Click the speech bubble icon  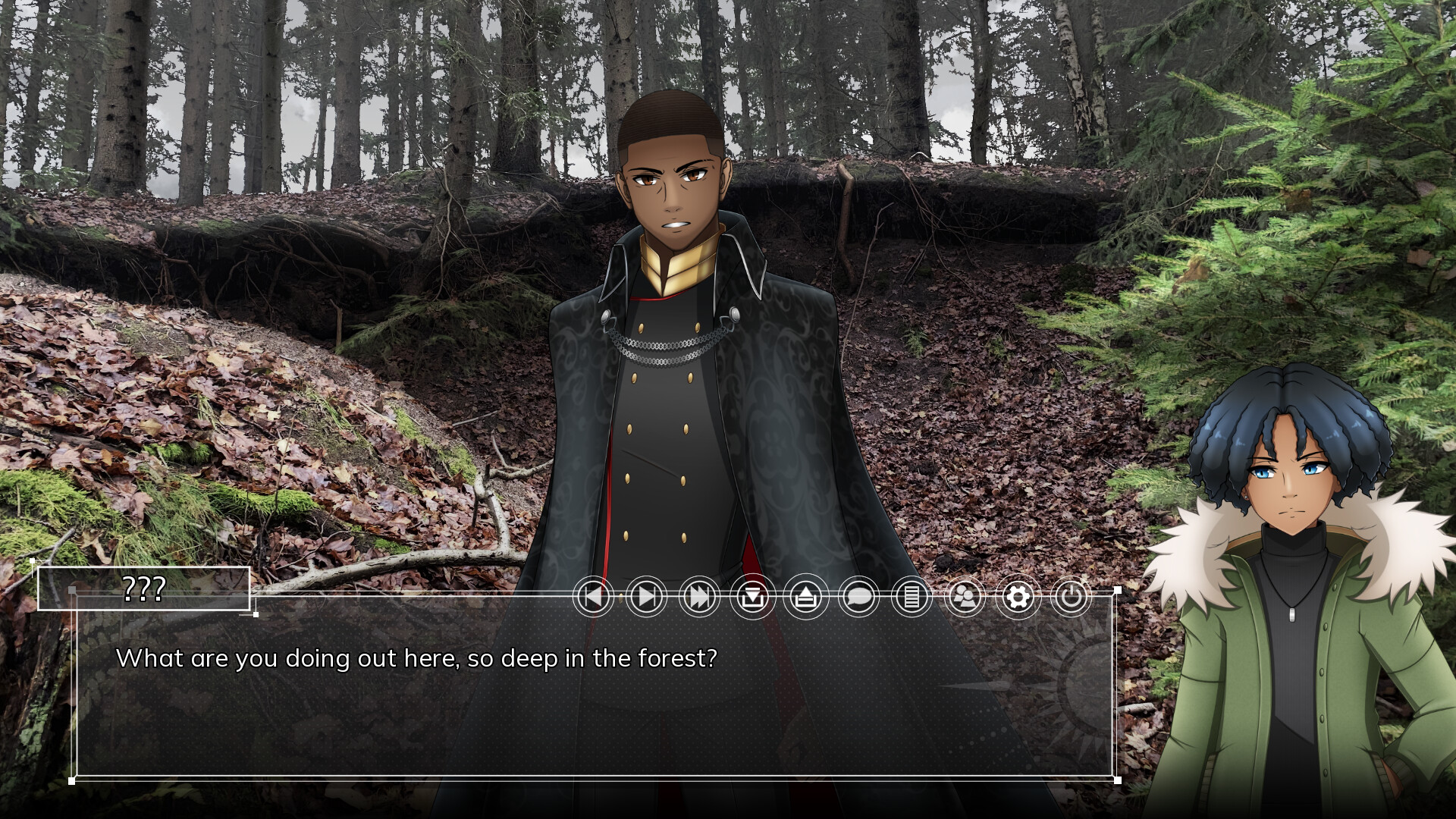(858, 598)
